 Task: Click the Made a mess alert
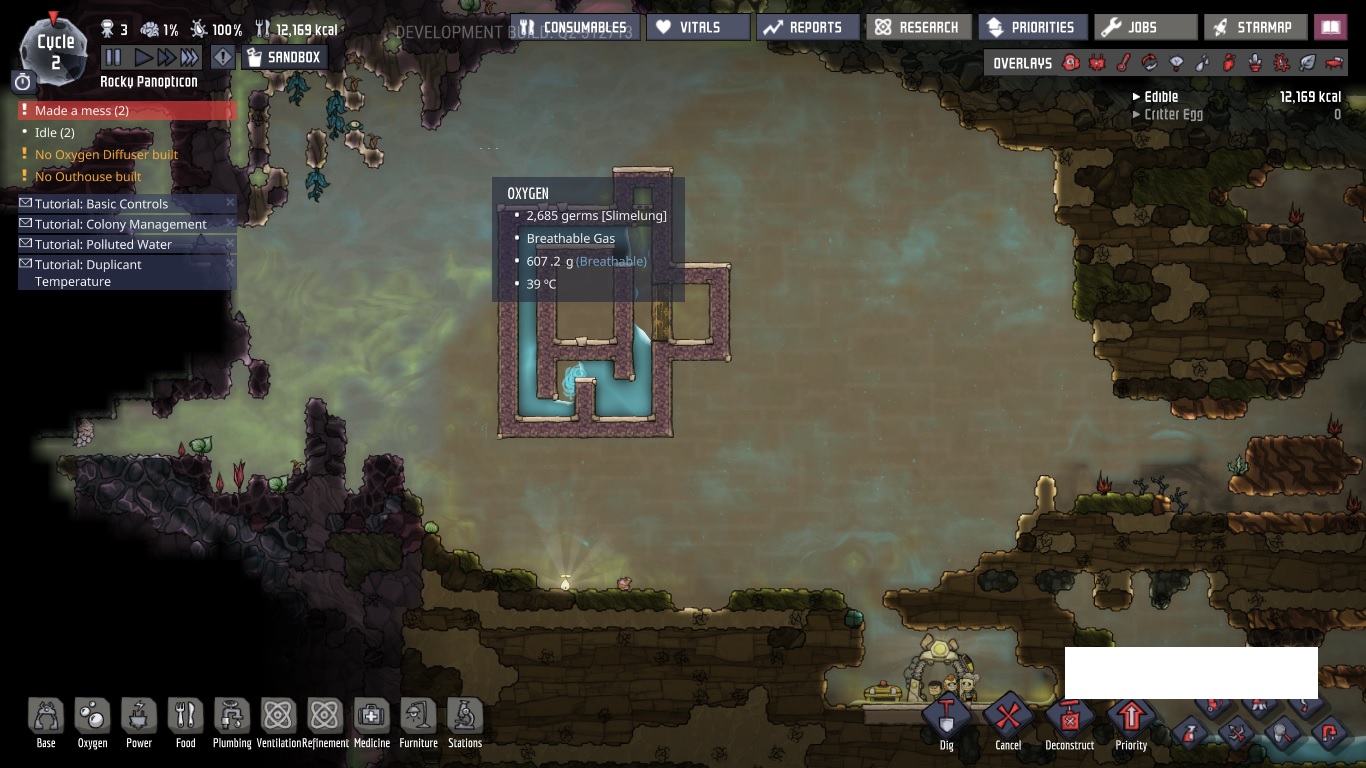click(x=82, y=111)
